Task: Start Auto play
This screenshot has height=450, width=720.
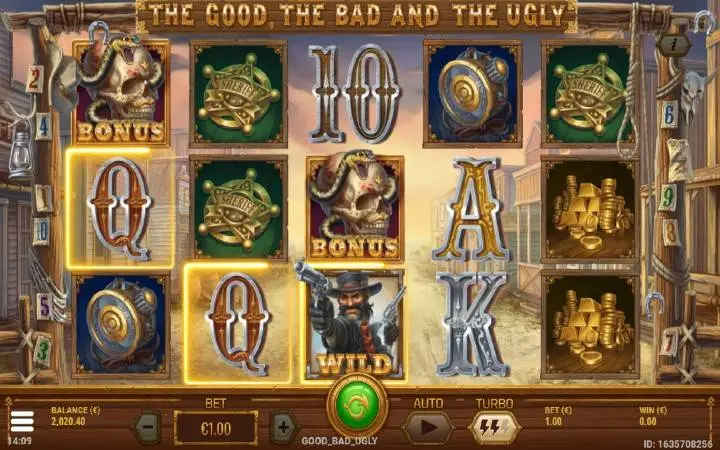Action: [x=427, y=427]
